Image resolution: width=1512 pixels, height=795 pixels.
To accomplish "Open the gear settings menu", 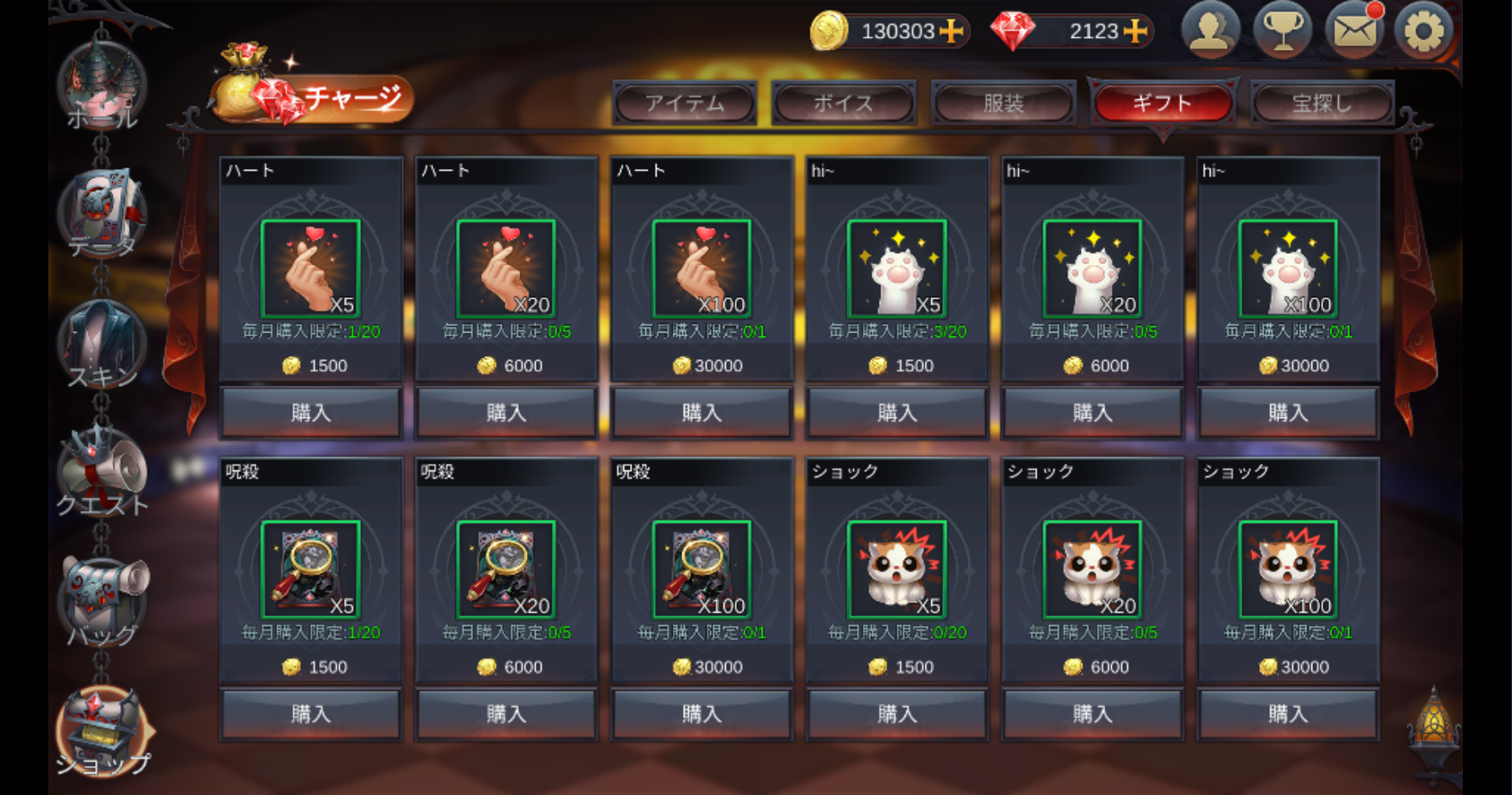I will [x=1424, y=31].
